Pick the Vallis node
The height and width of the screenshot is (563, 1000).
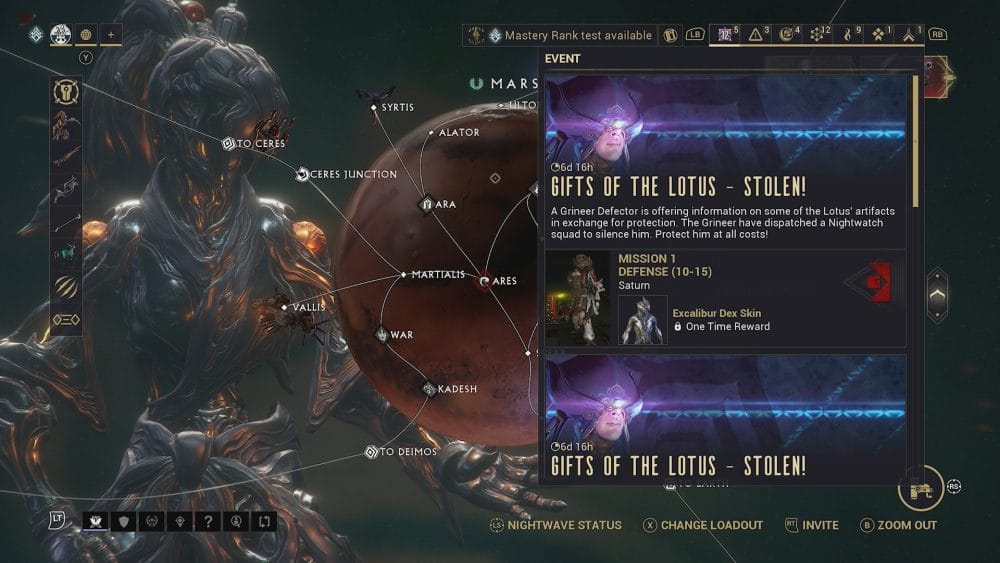click(x=285, y=307)
